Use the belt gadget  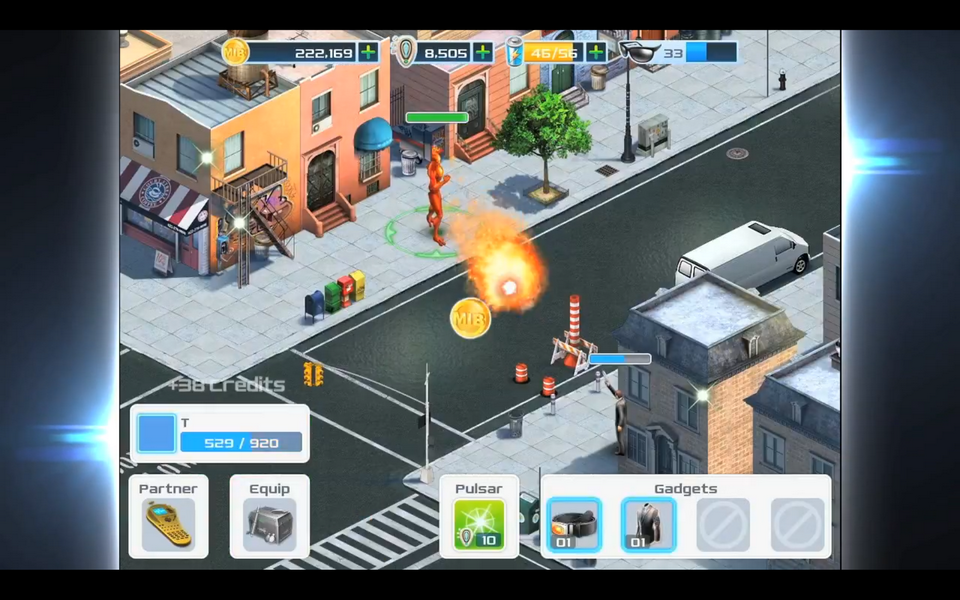coord(574,525)
